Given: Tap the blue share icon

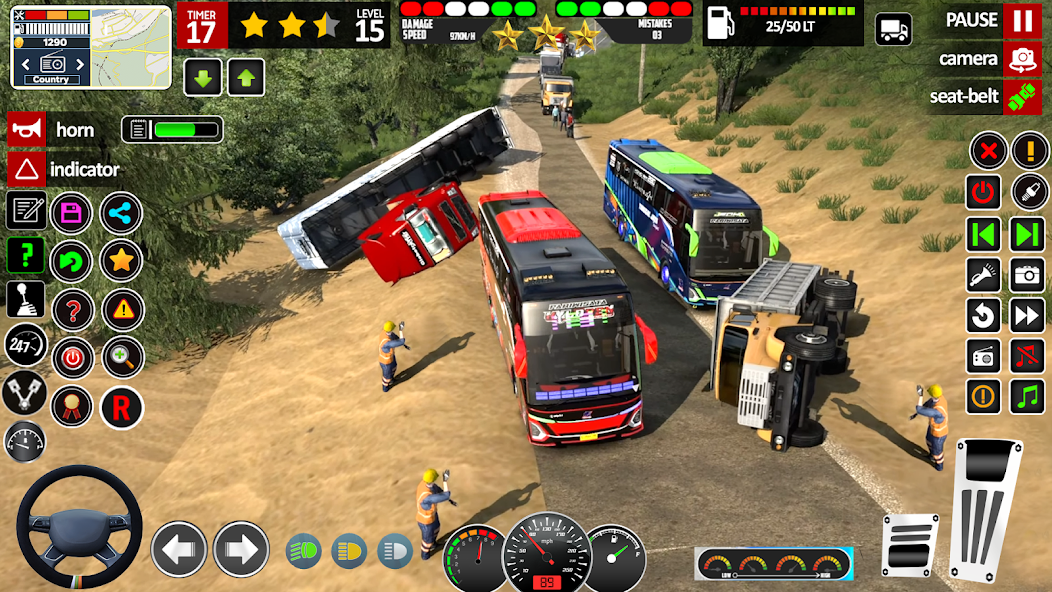Looking at the screenshot, I should [x=121, y=212].
